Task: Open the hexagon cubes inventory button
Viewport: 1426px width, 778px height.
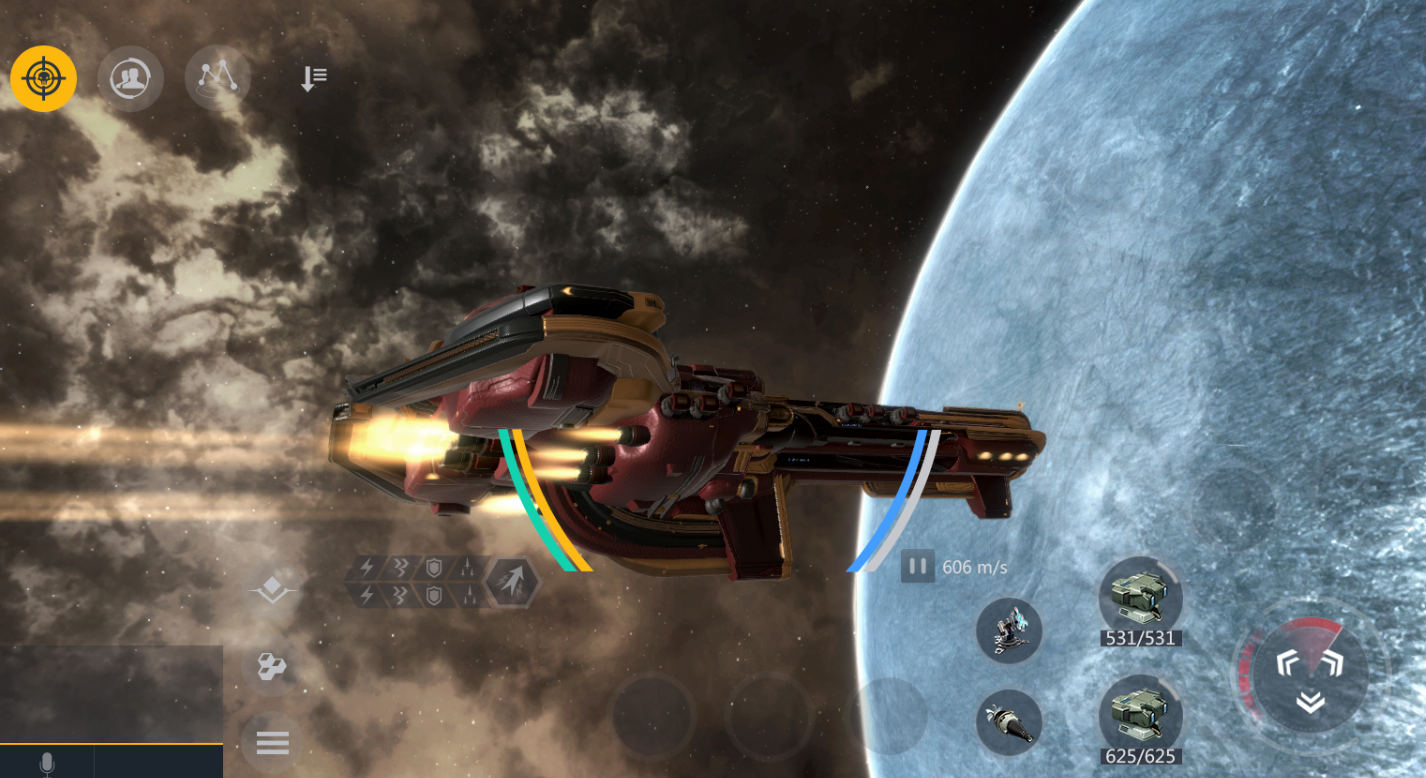Action: point(272,667)
